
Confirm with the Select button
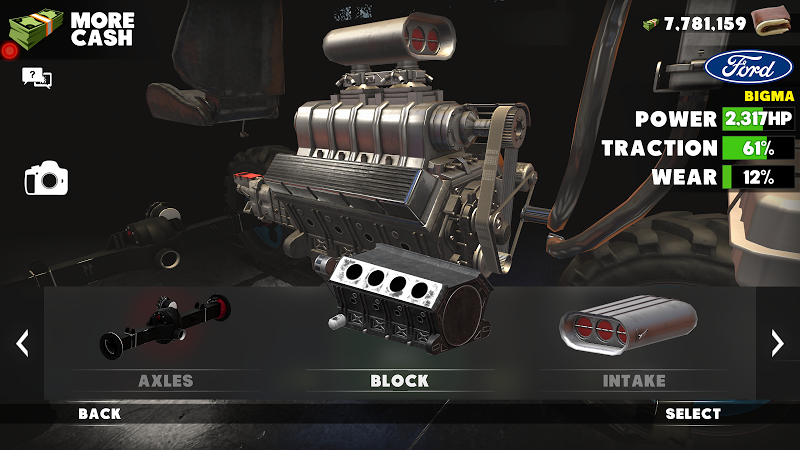(x=693, y=413)
